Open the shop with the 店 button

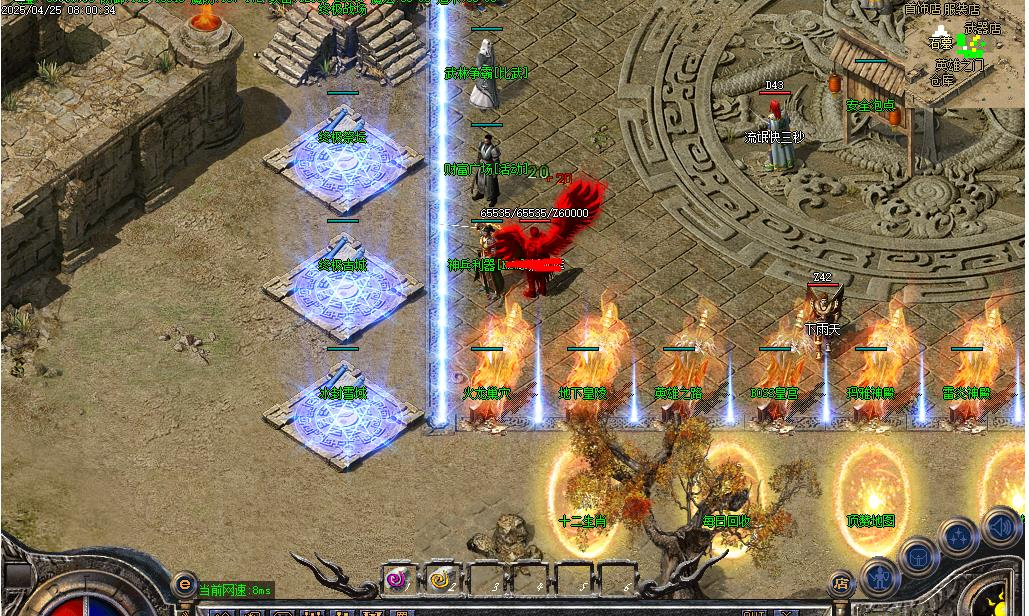pyautogui.click(x=841, y=584)
